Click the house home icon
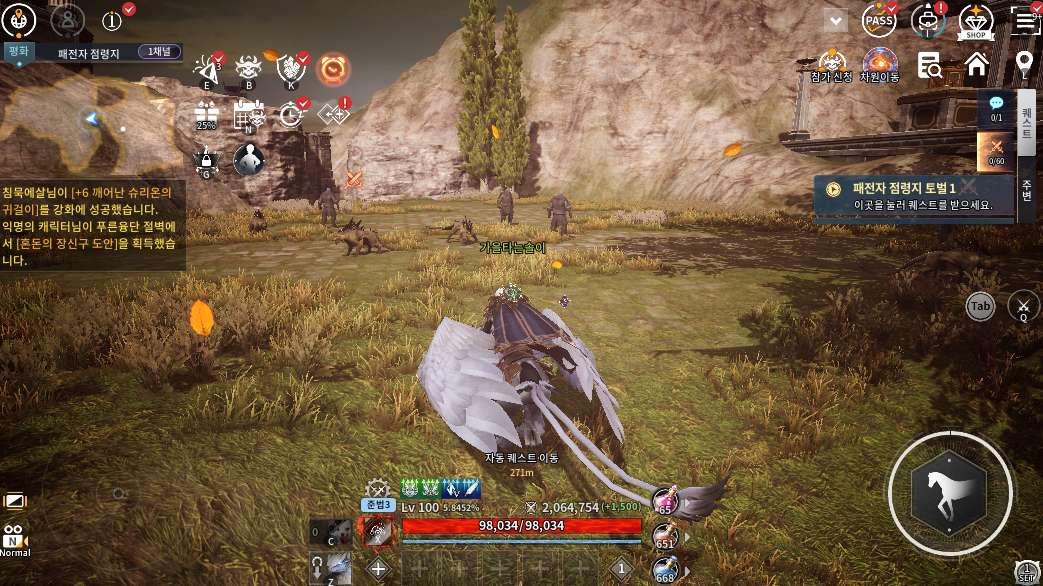Image resolution: width=1043 pixels, height=586 pixels. [x=977, y=65]
